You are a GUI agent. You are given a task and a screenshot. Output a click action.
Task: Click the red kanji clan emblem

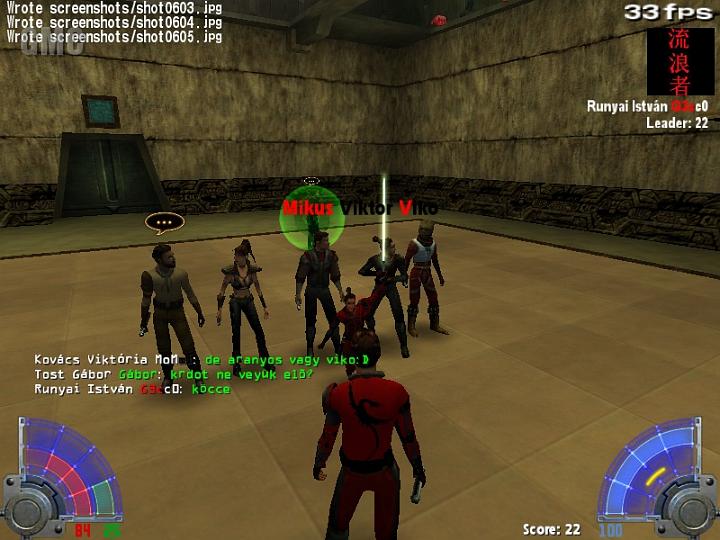(681, 61)
